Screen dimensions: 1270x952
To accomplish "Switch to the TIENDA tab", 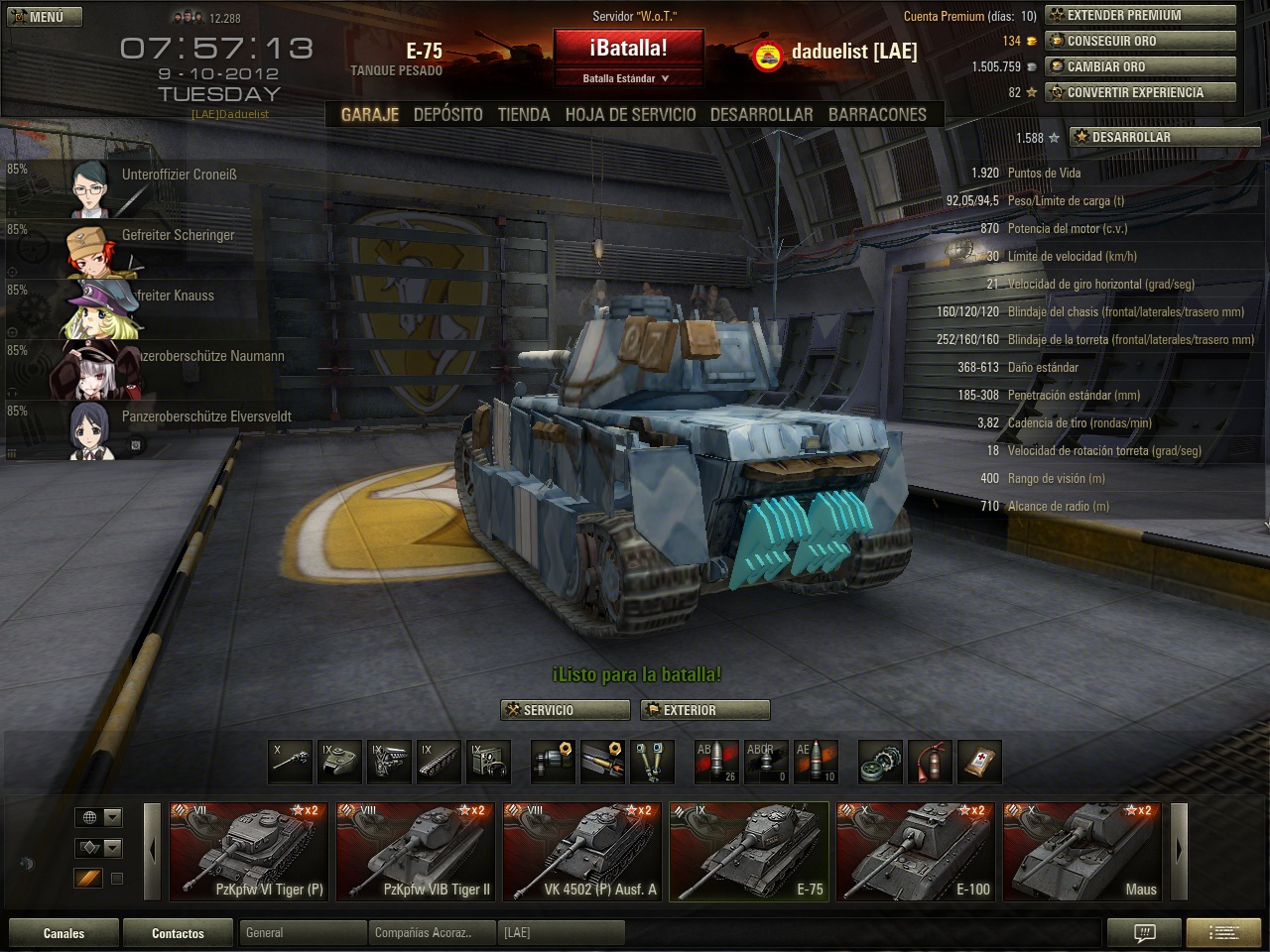I will pos(523,114).
